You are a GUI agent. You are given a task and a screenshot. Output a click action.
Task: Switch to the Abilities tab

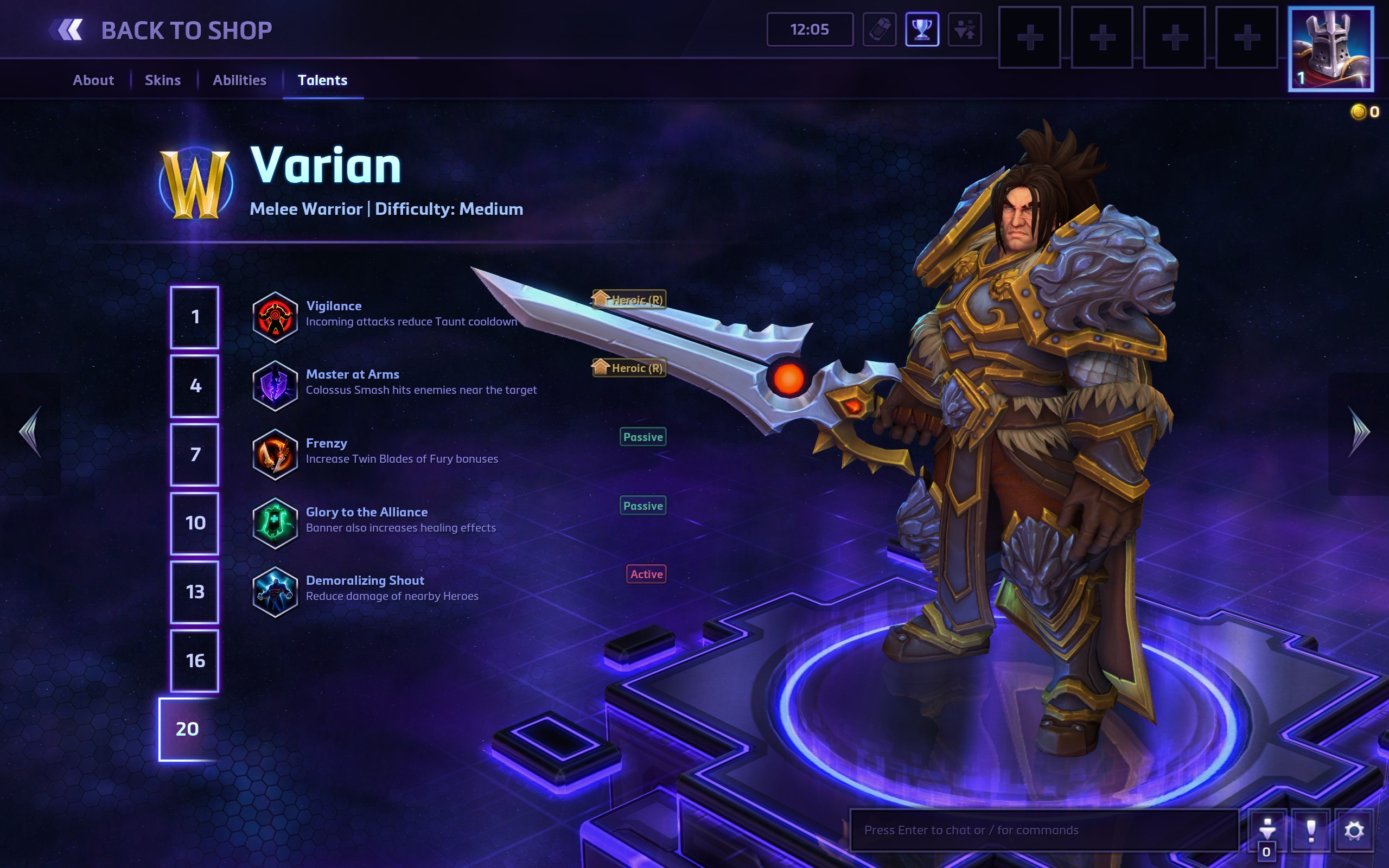pyautogui.click(x=239, y=80)
